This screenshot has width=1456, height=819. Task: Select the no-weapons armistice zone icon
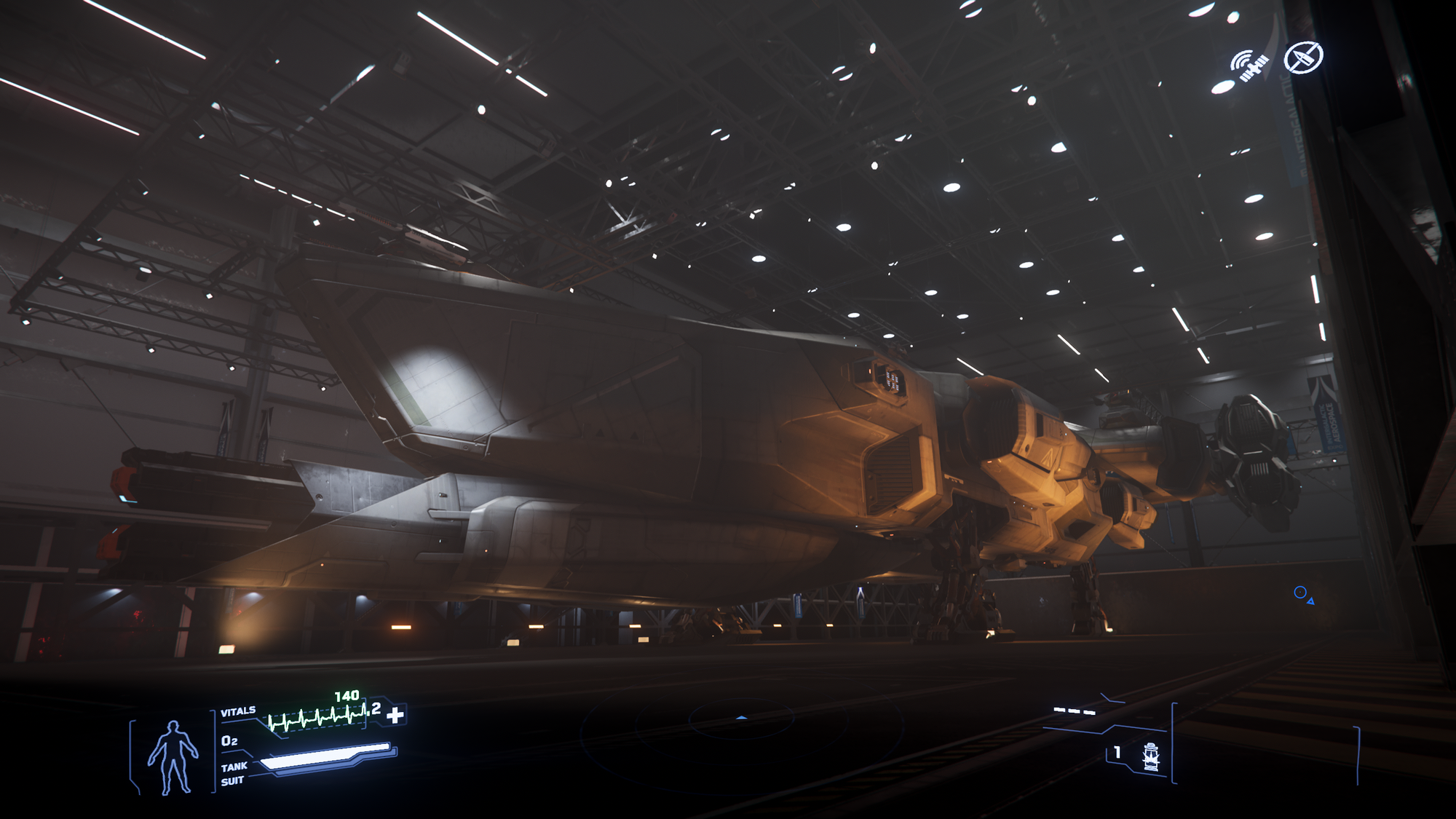click(x=1303, y=58)
